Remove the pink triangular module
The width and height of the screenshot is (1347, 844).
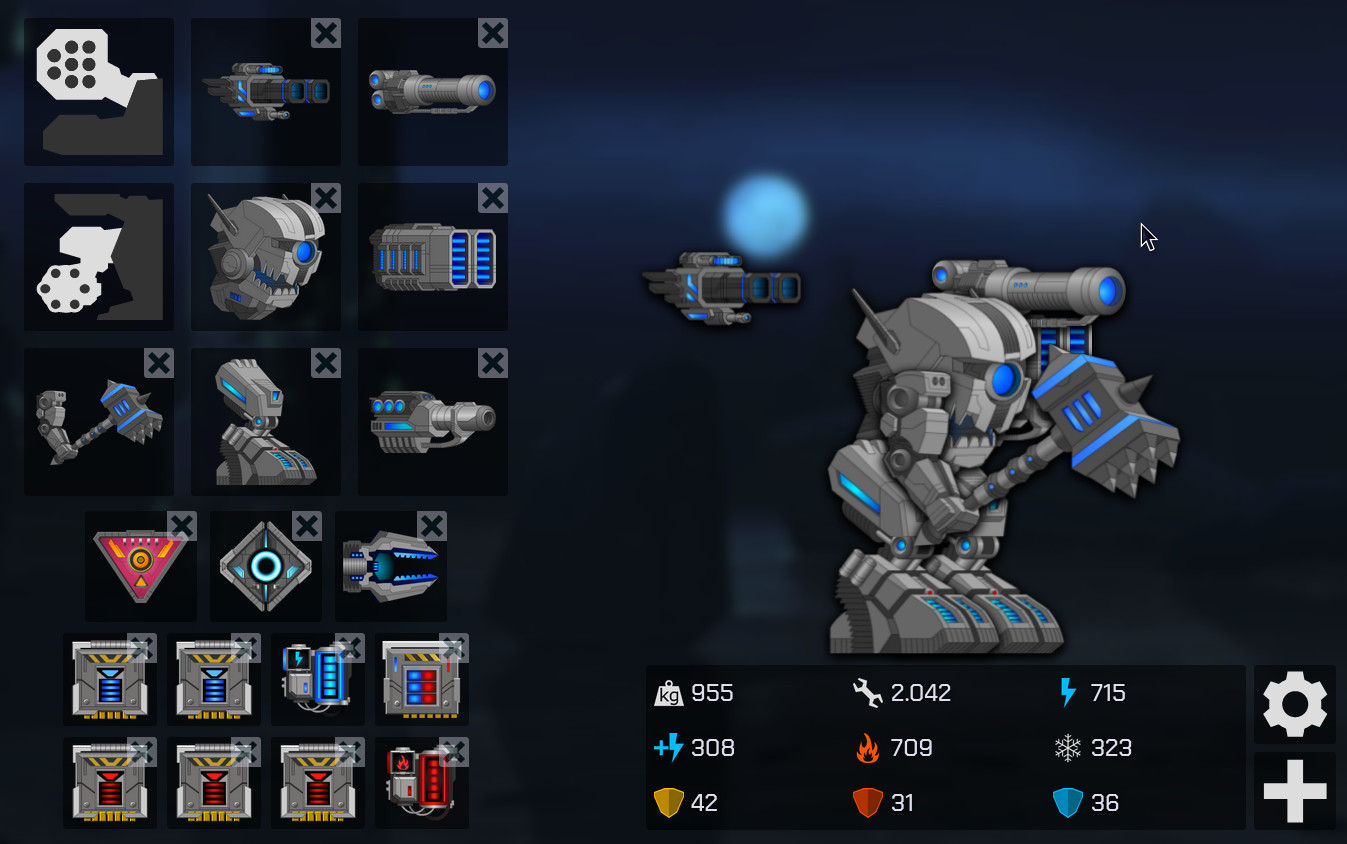182,526
